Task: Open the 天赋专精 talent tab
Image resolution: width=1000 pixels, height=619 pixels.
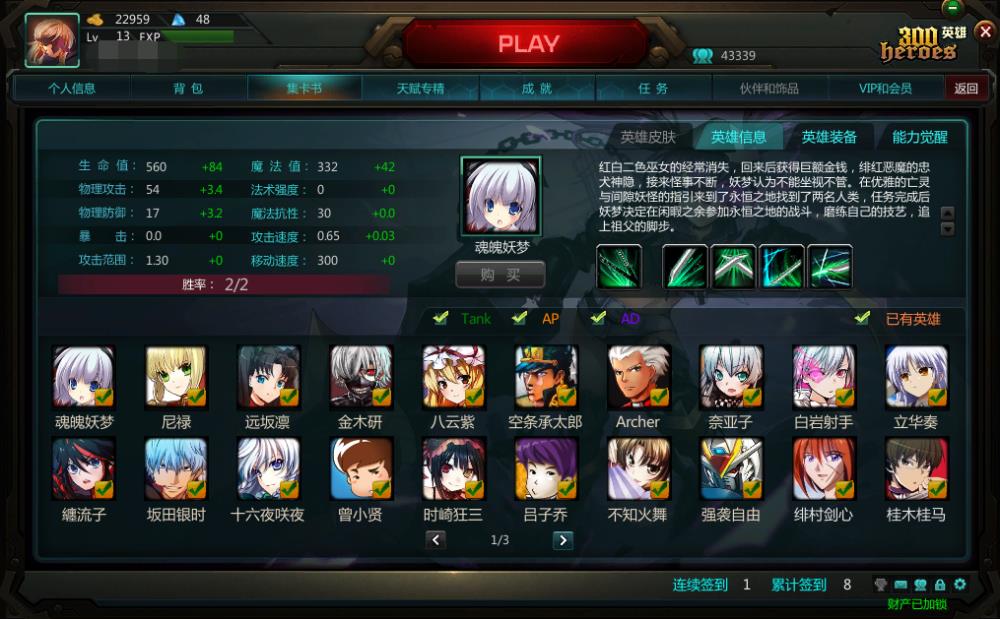Action: (420, 88)
